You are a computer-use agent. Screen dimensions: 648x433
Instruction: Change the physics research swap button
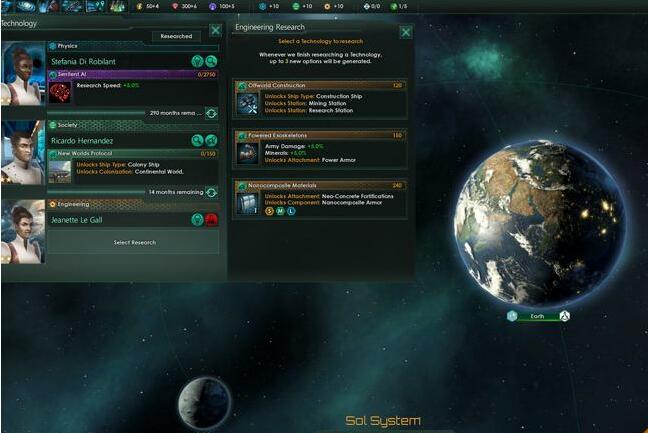tap(211, 113)
